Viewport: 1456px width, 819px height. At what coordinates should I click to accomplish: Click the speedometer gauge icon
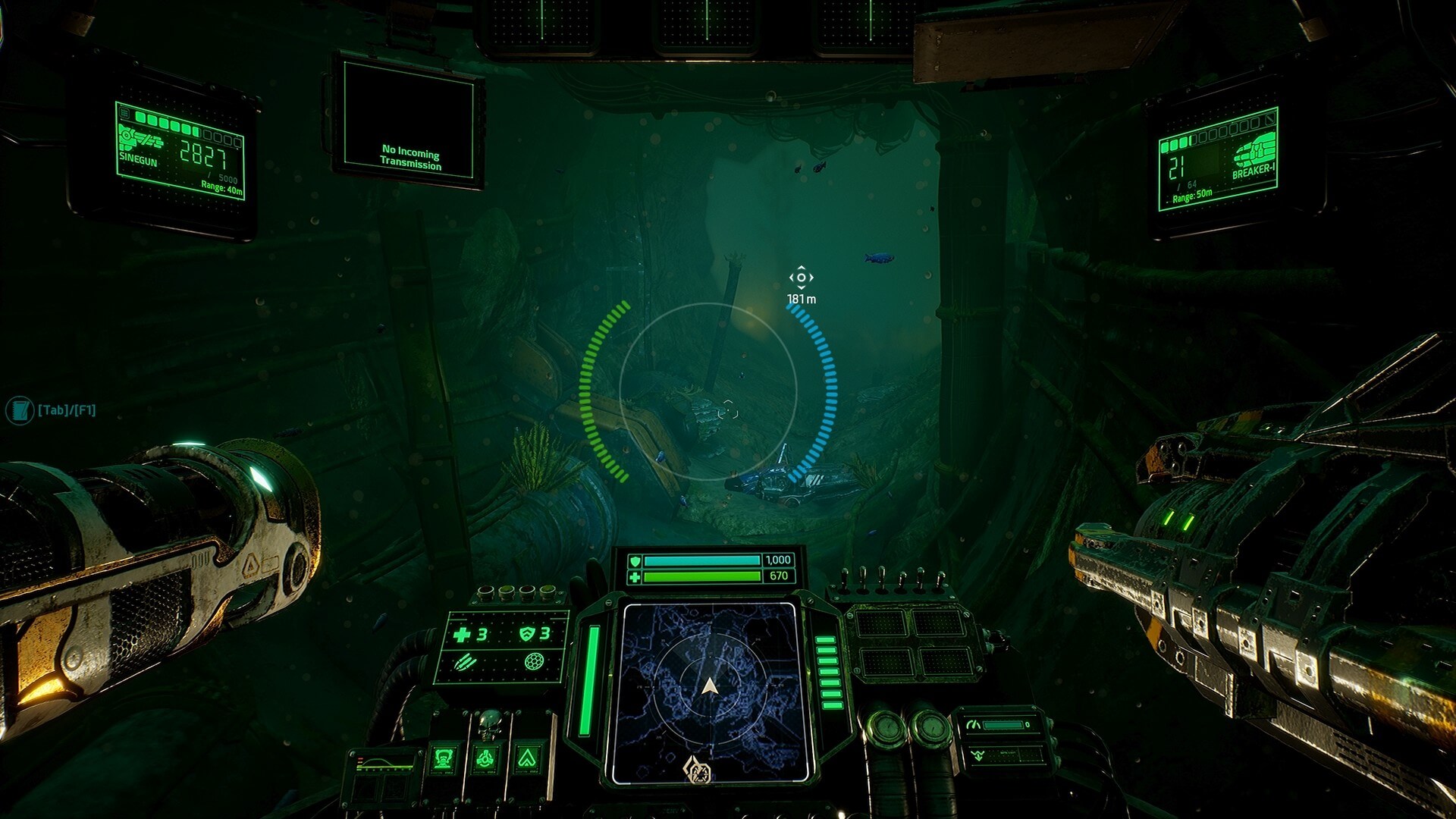pyautogui.click(x=974, y=725)
